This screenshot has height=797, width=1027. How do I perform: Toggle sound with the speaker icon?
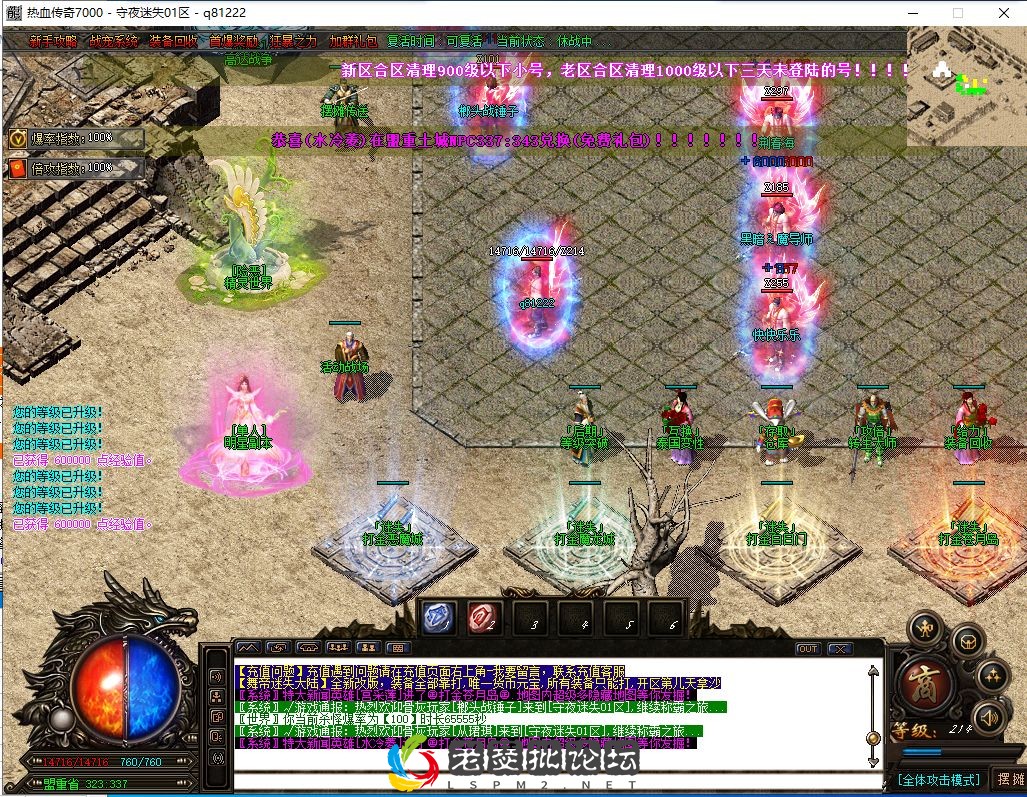point(989,716)
